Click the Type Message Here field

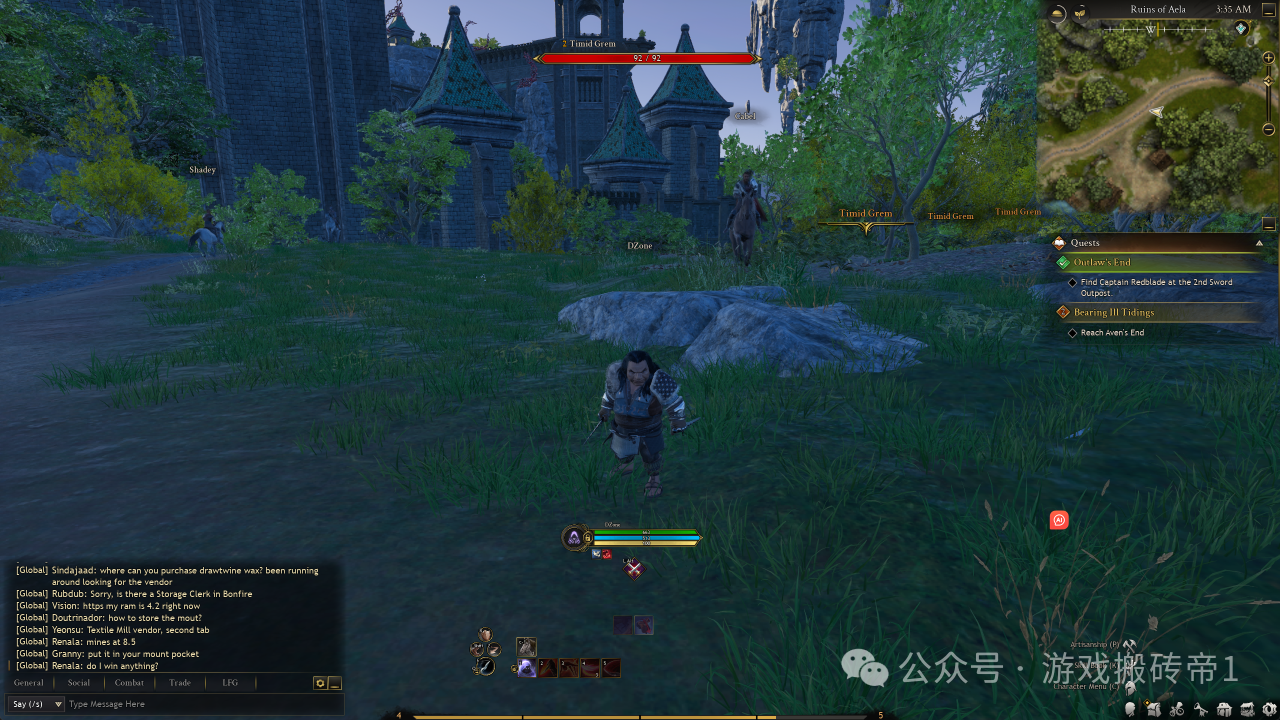[200, 704]
